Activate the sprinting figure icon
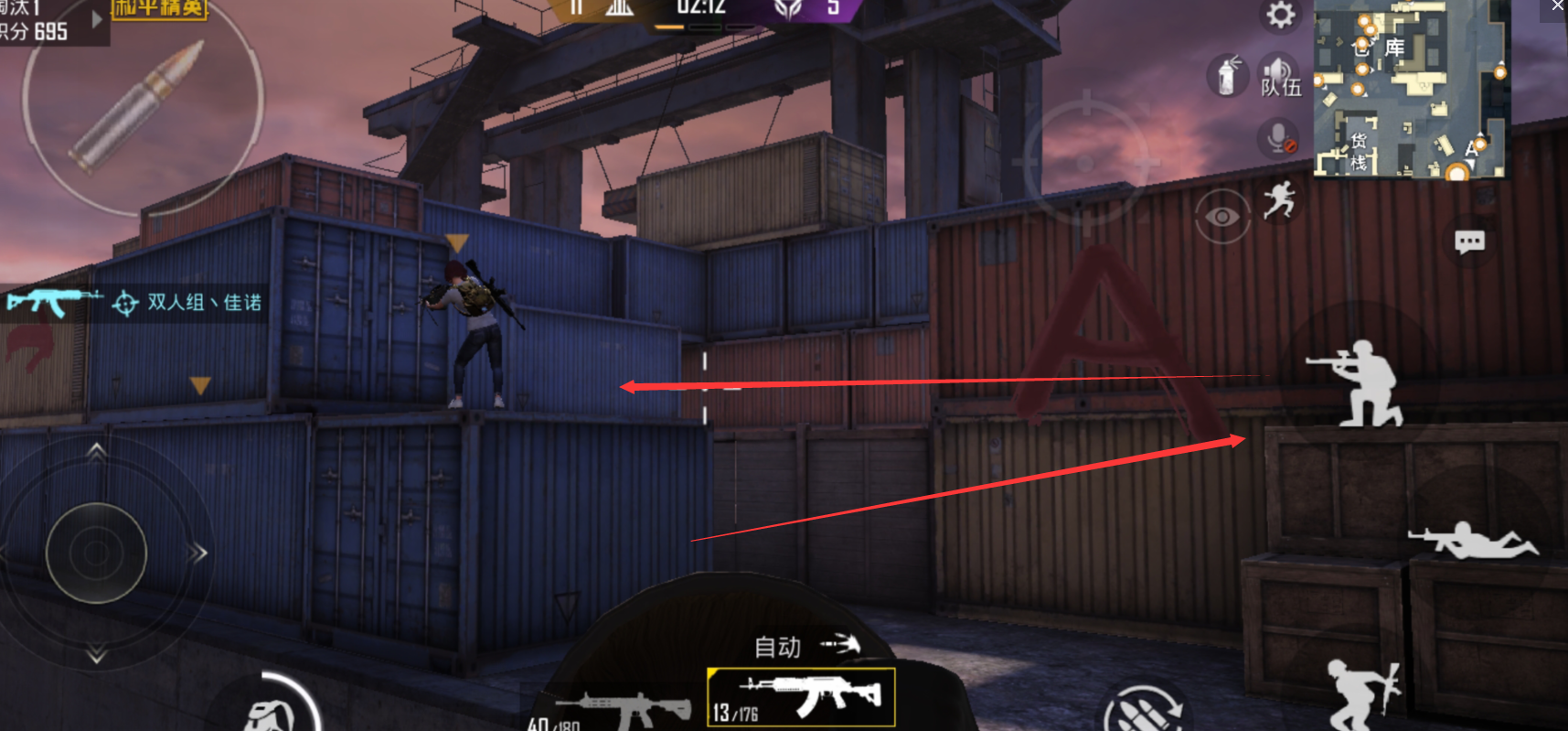1568x731 pixels. pos(1279,199)
